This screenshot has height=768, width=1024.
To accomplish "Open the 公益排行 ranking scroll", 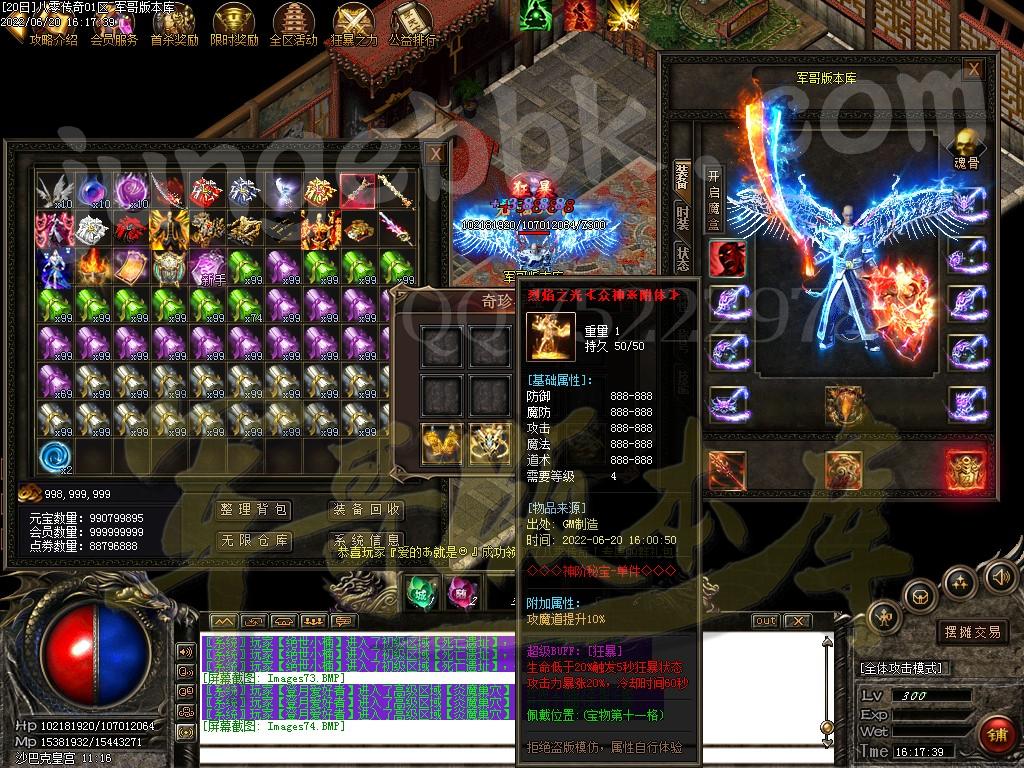I will click(412, 24).
